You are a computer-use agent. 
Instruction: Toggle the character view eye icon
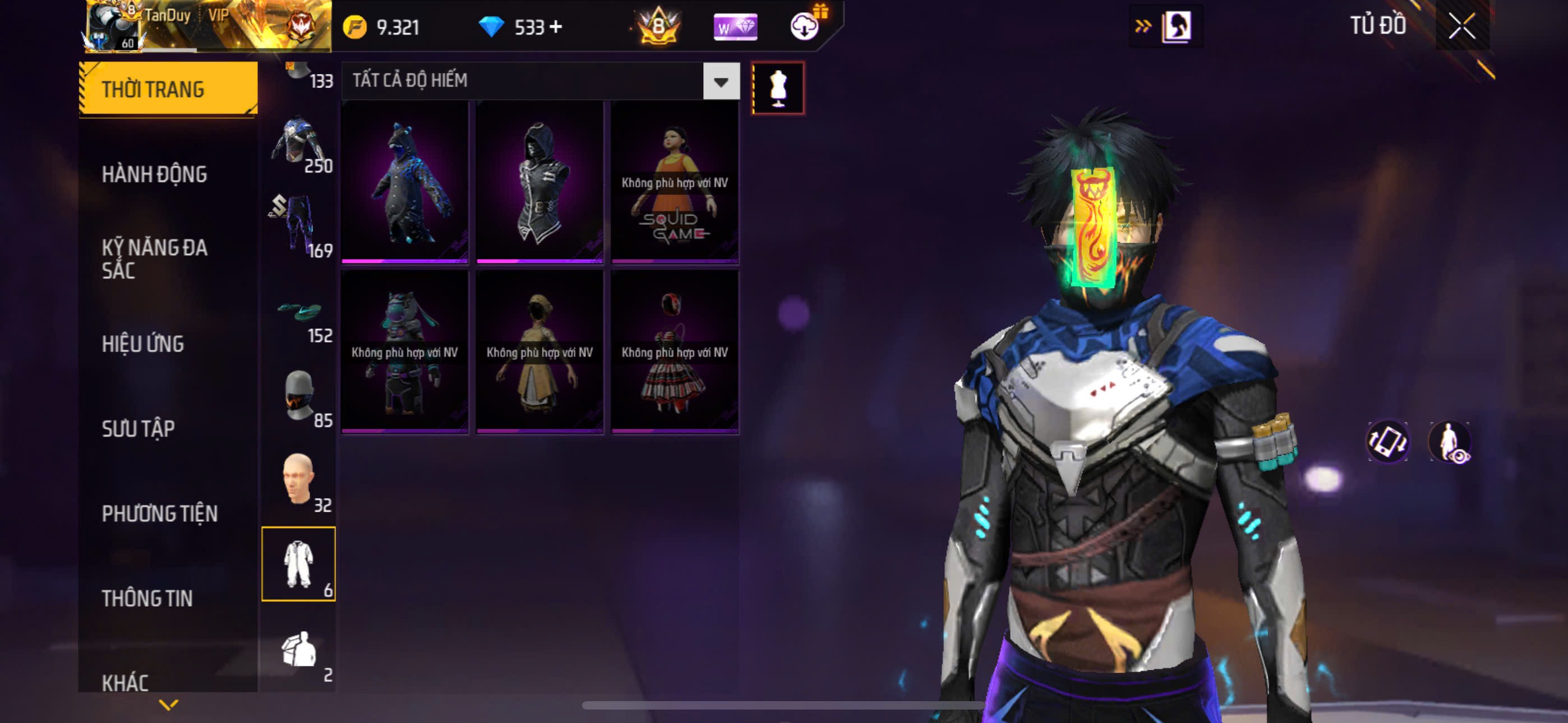[x=1451, y=442]
